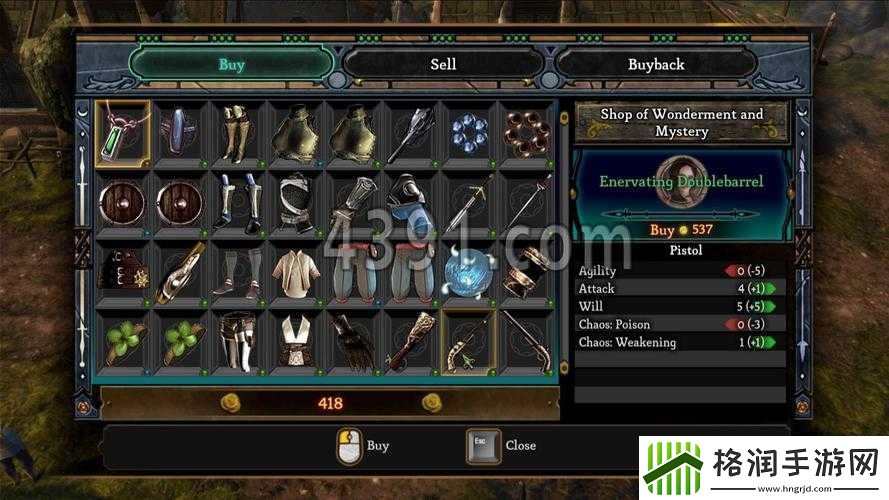889x500 pixels.
Task: Click the blue-kneed white greaves
Action: tap(238, 201)
